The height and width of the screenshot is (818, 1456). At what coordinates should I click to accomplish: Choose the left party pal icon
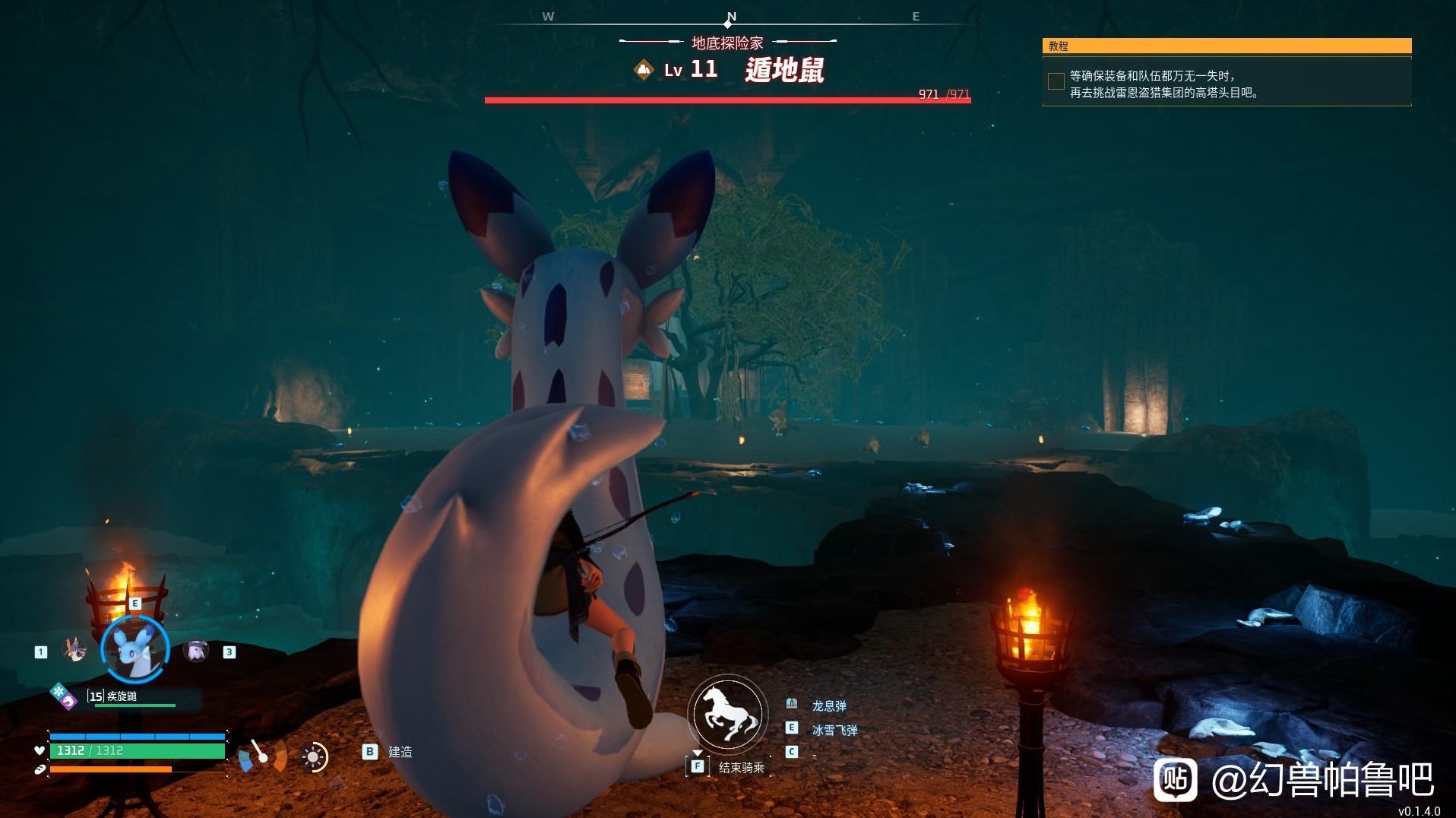click(74, 650)
